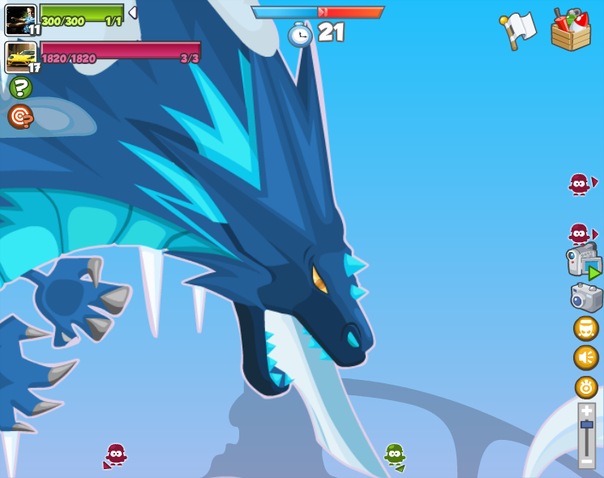Collapse the health bar panel arrow
The image size is (604, 478).
pos(133,12)
